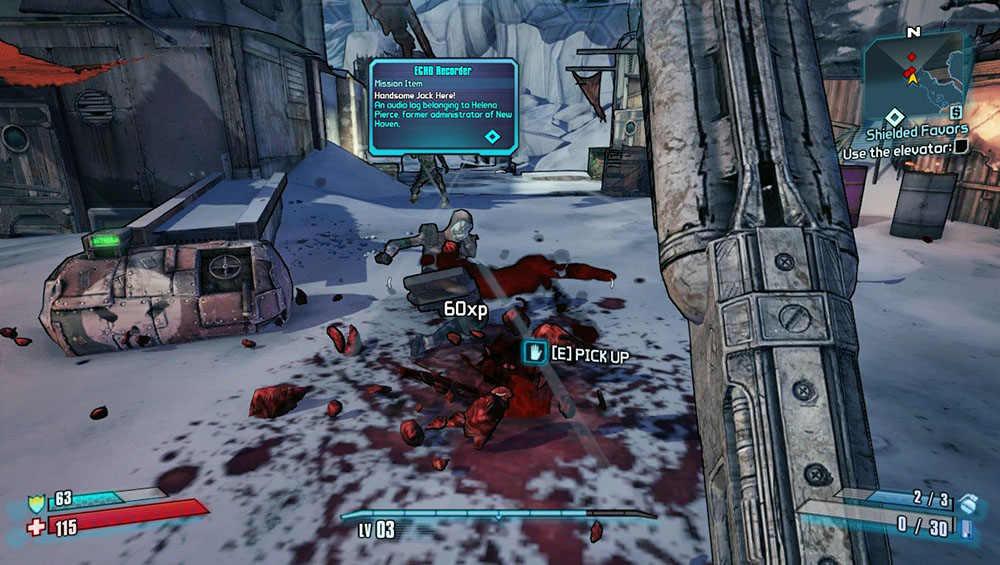Click the shield icon beside the shield bar

38,500
